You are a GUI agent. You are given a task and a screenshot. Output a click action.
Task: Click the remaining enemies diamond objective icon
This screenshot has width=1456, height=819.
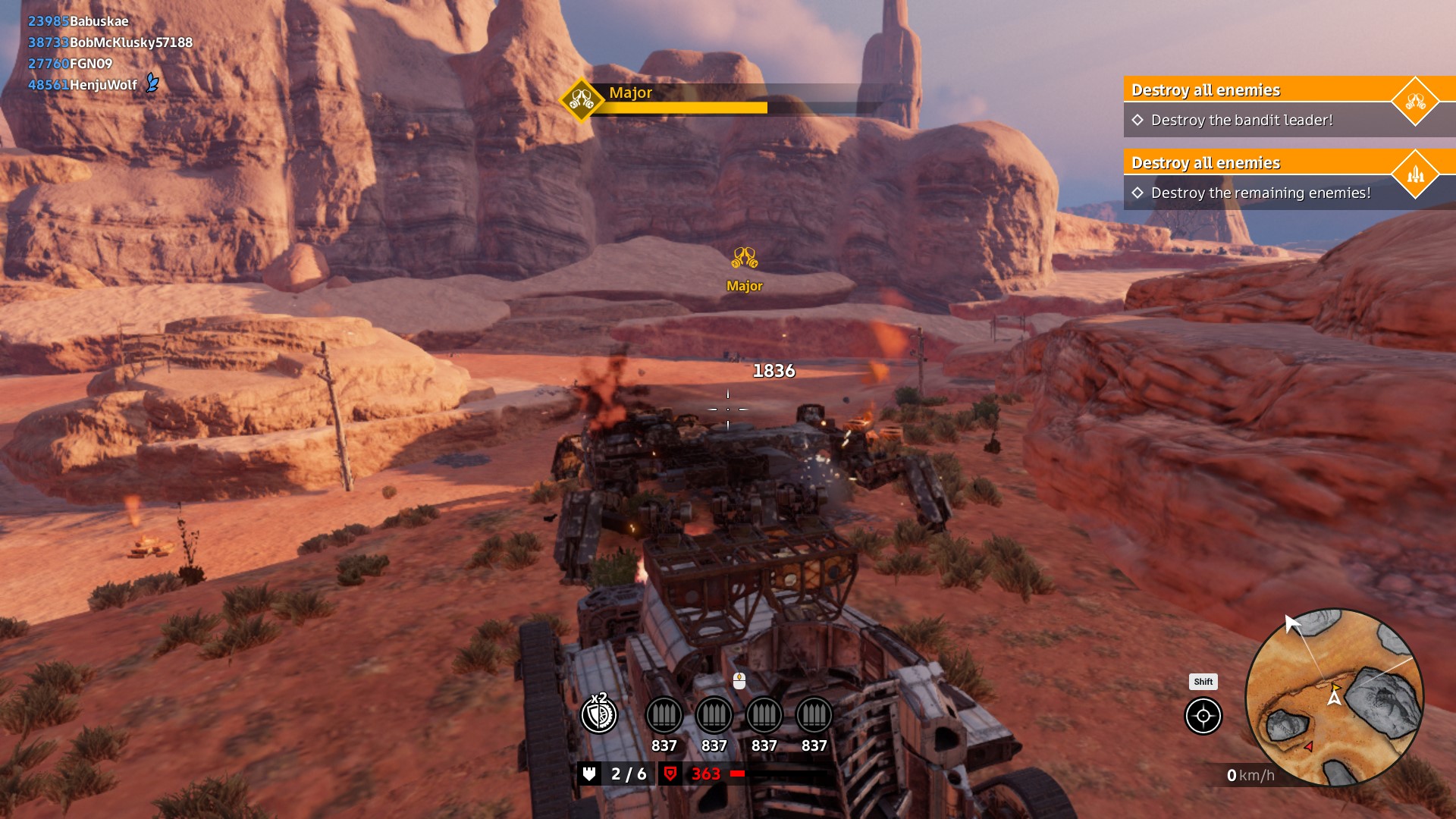[1415, 174]
